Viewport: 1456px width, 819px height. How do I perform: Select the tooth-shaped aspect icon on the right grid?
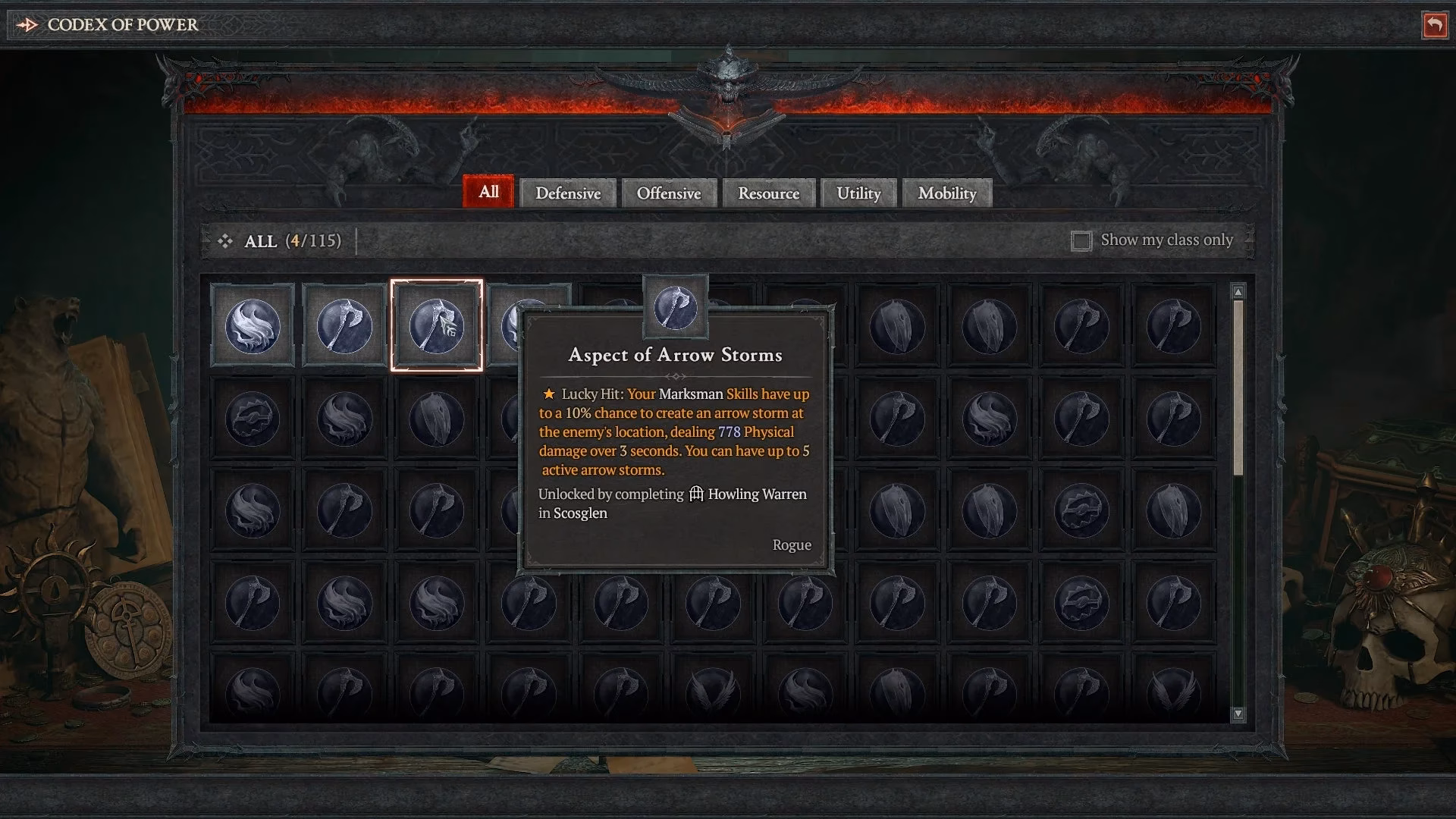897,325
